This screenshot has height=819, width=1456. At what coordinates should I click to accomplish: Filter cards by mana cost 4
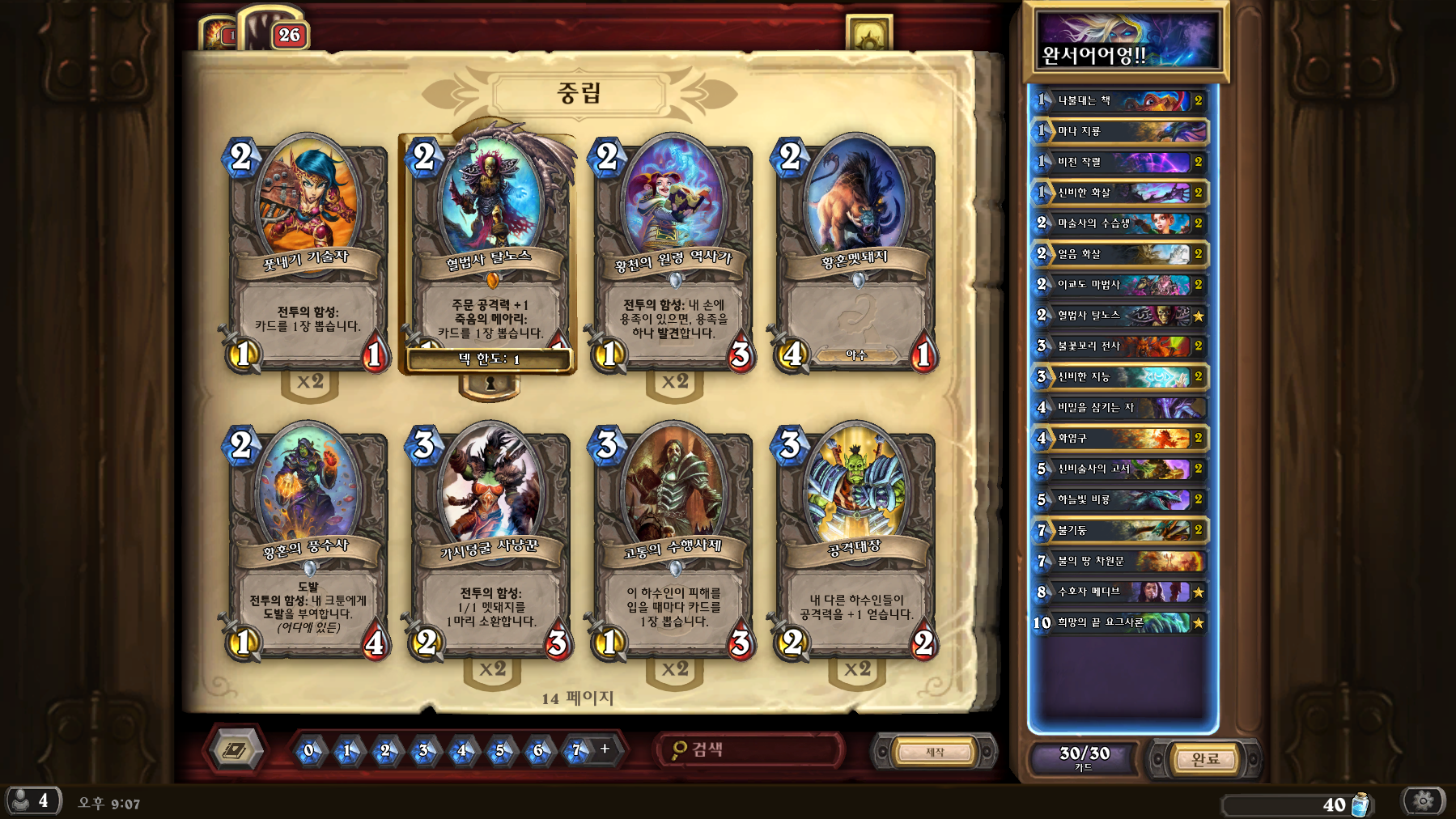tap(461, 751)
